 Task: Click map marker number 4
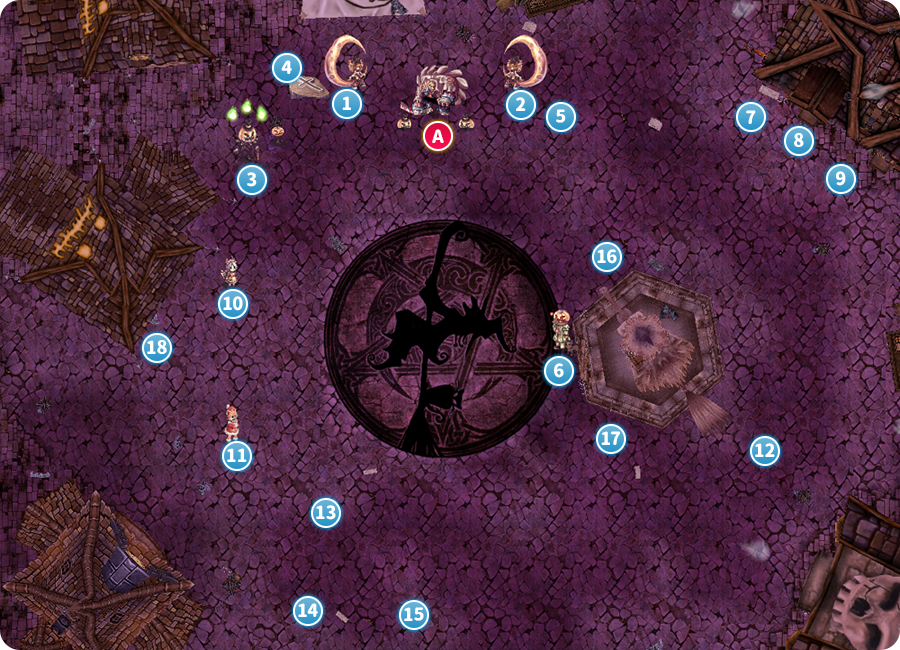coord(287,69)
